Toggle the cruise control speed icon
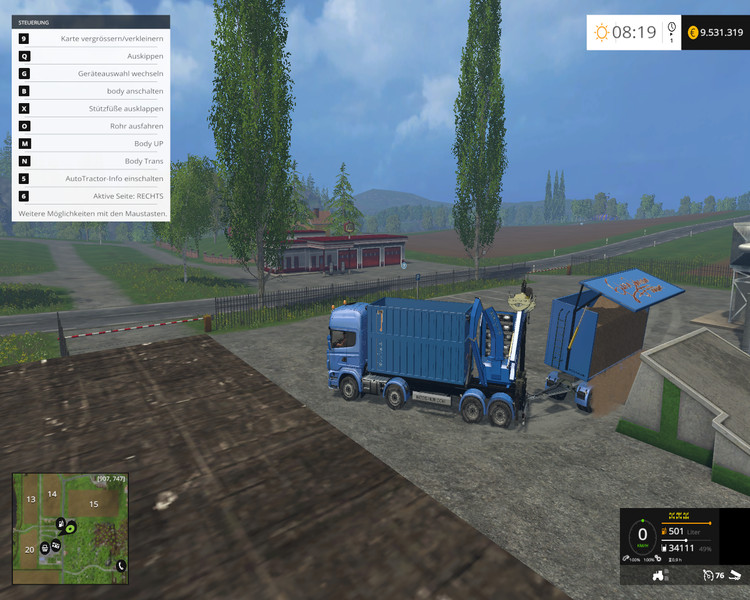This screenshot has height=600, width=750. (x=708, y=576)
